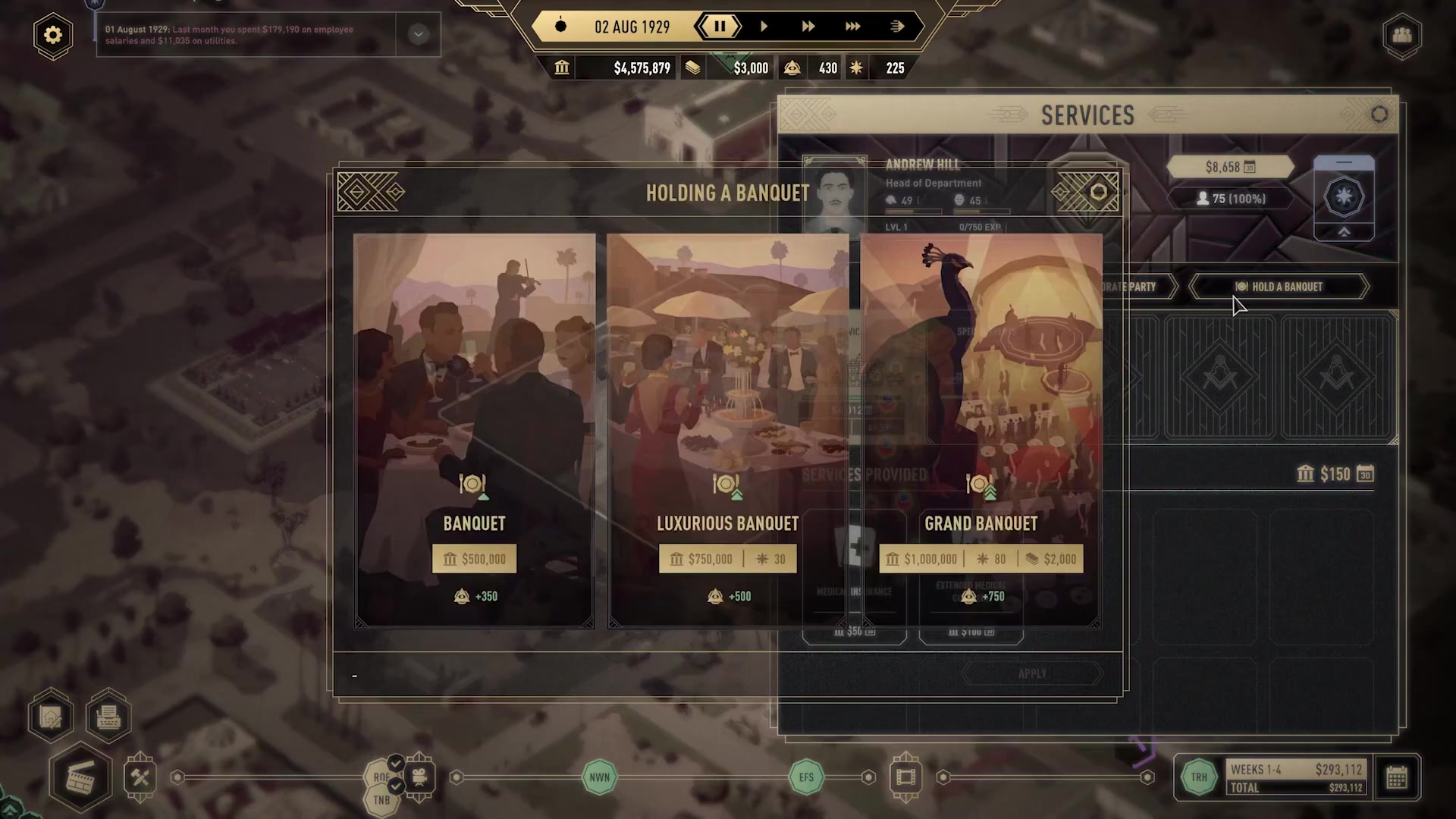Open the typewriter script icon
The width and height of the screenshot is (1456, 819).
click(x=108, y=717)
